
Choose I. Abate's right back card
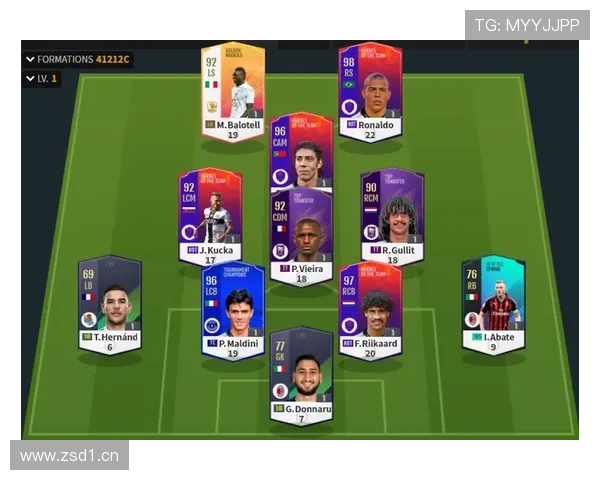(493, 304)
